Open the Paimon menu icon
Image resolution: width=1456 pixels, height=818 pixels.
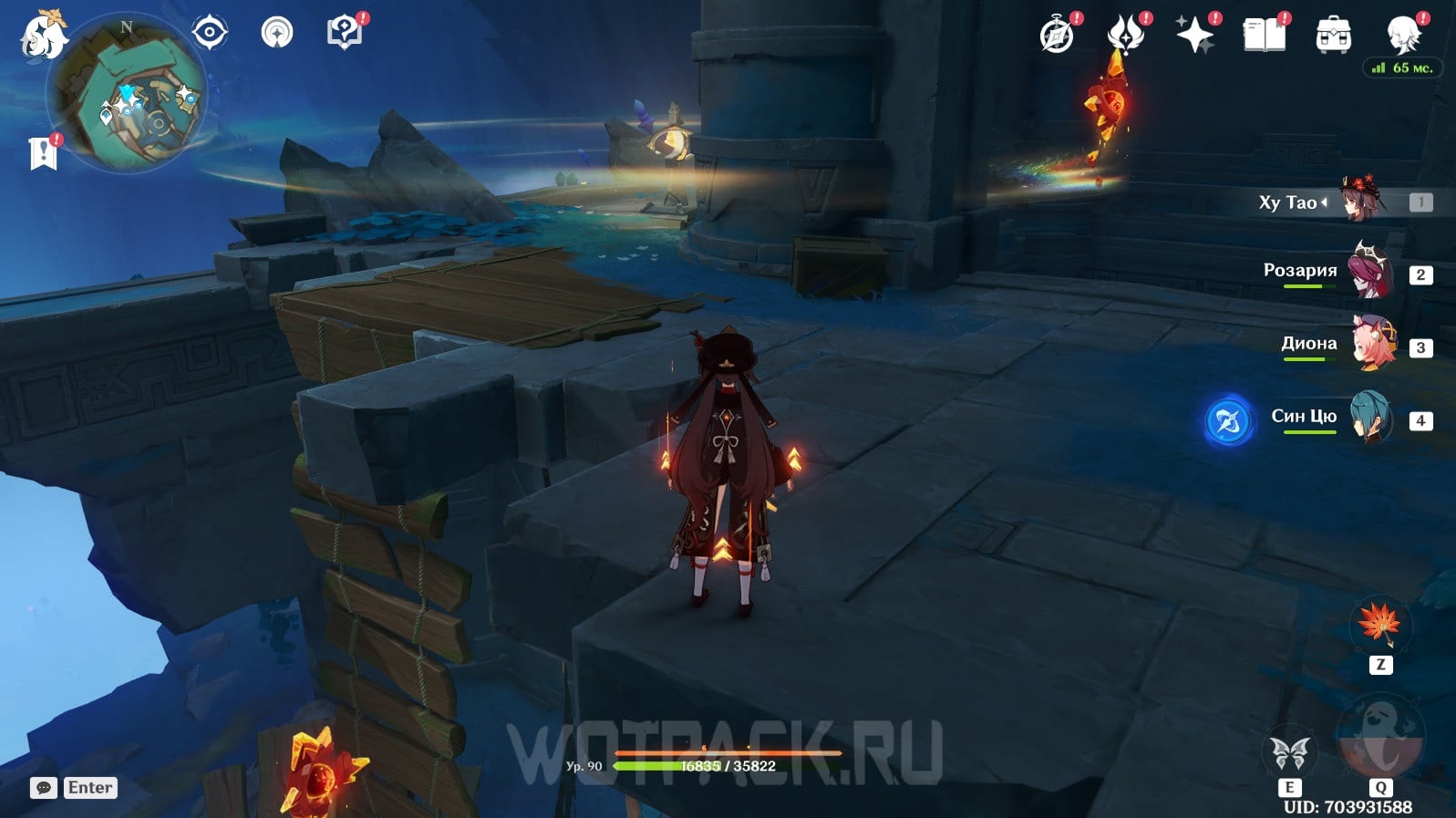click(x=43, y=34)
